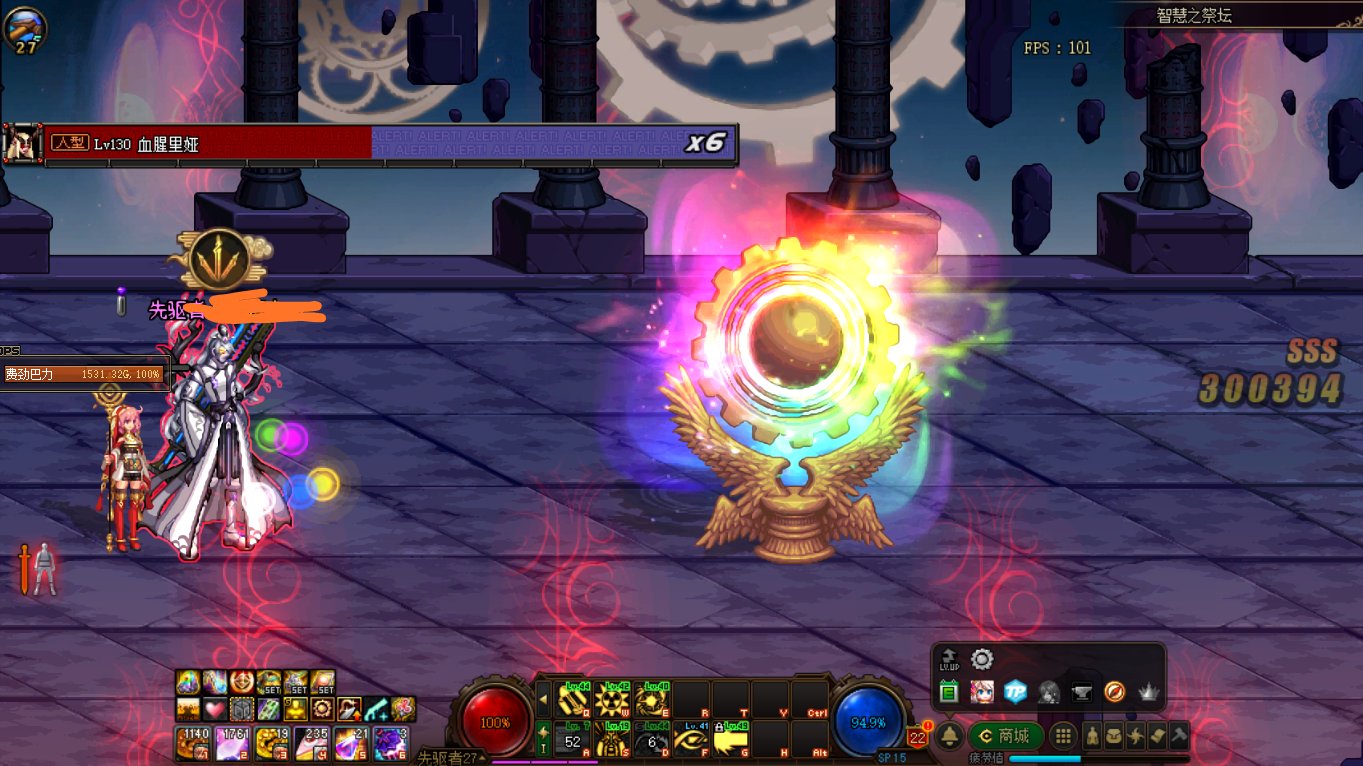Open the 商城 shop button

click(1005, 737)
